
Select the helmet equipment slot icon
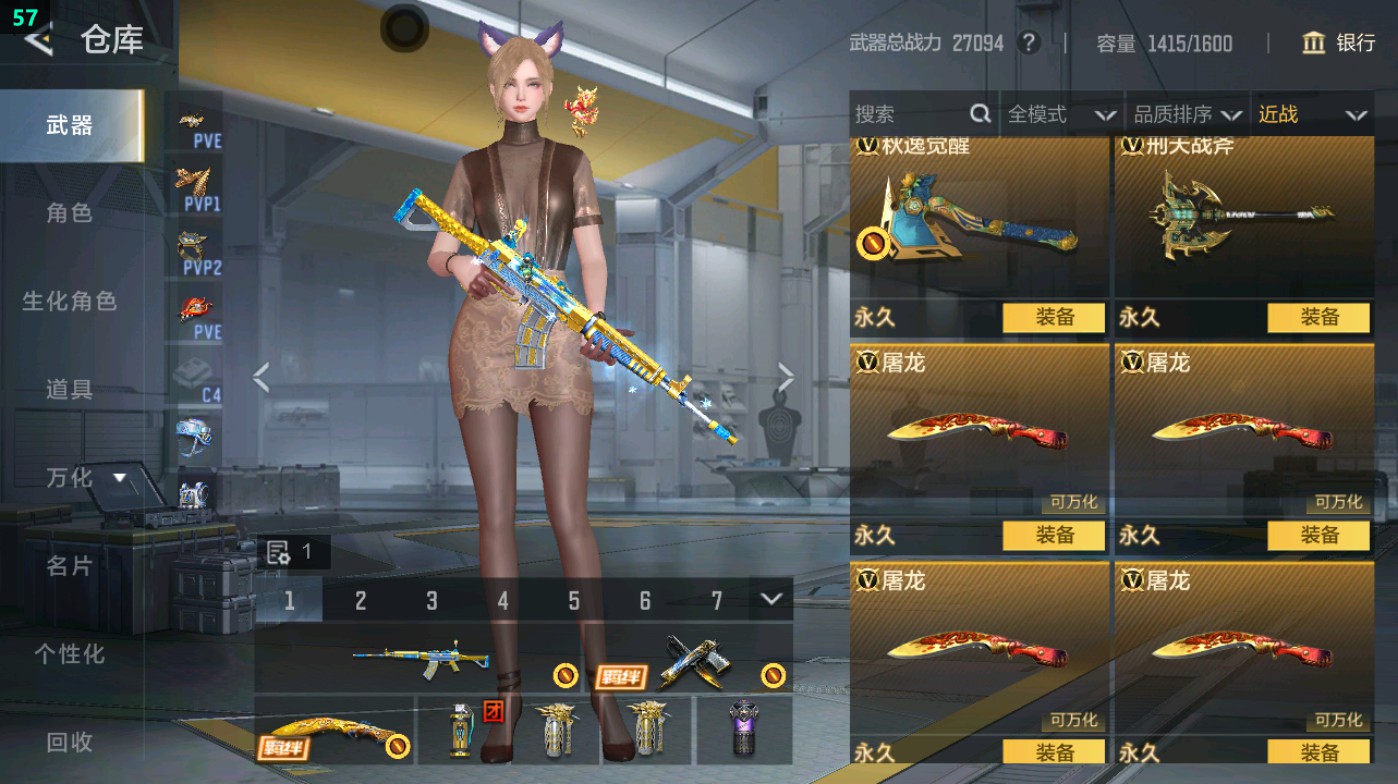pyautogui.click(x=196, y=435)
